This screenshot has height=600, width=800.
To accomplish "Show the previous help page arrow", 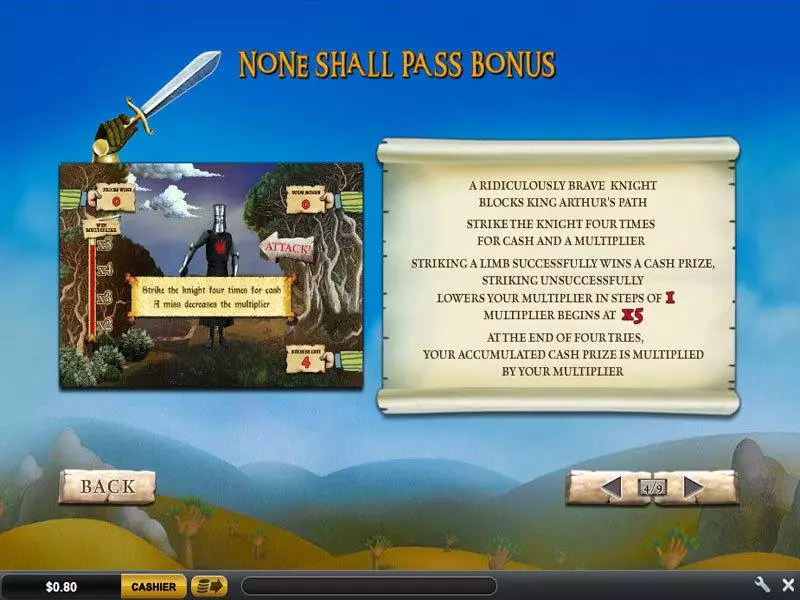I will 609,488.
